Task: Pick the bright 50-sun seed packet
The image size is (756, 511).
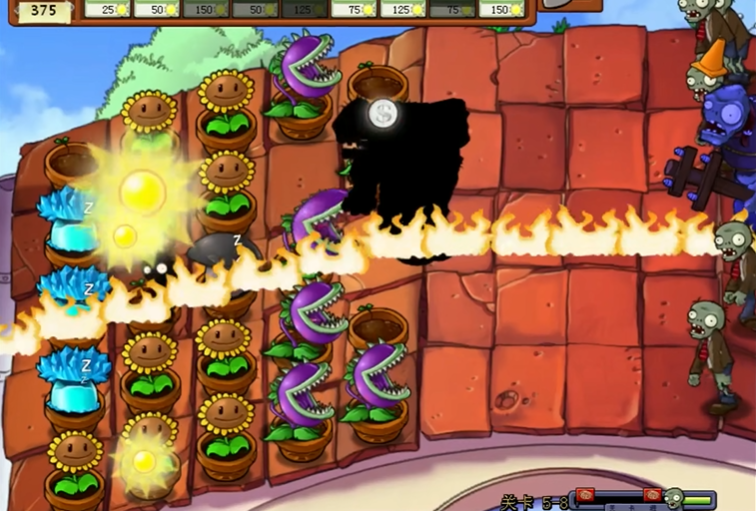Action: [x=157, y=8]
